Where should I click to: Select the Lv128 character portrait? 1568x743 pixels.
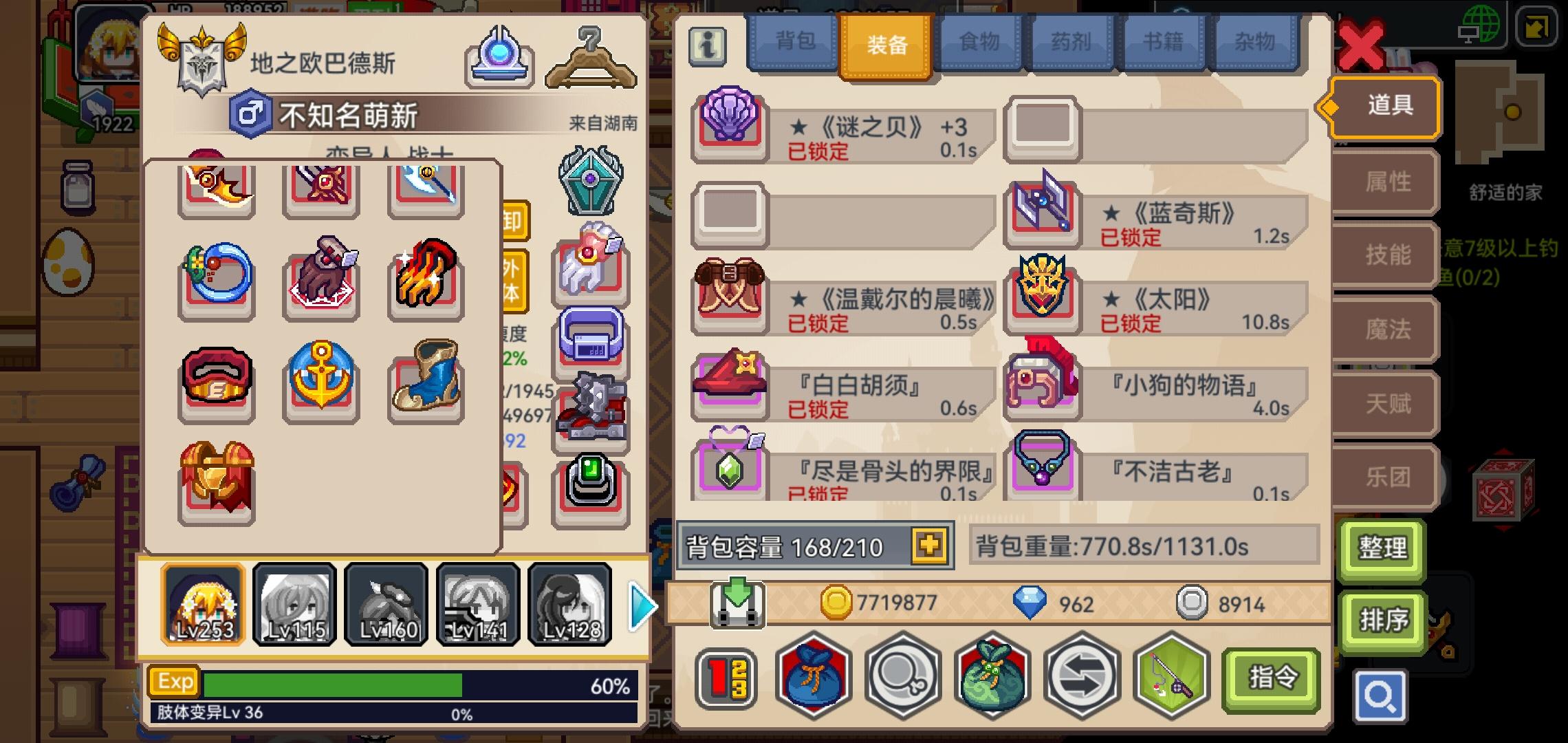point(569,604)
